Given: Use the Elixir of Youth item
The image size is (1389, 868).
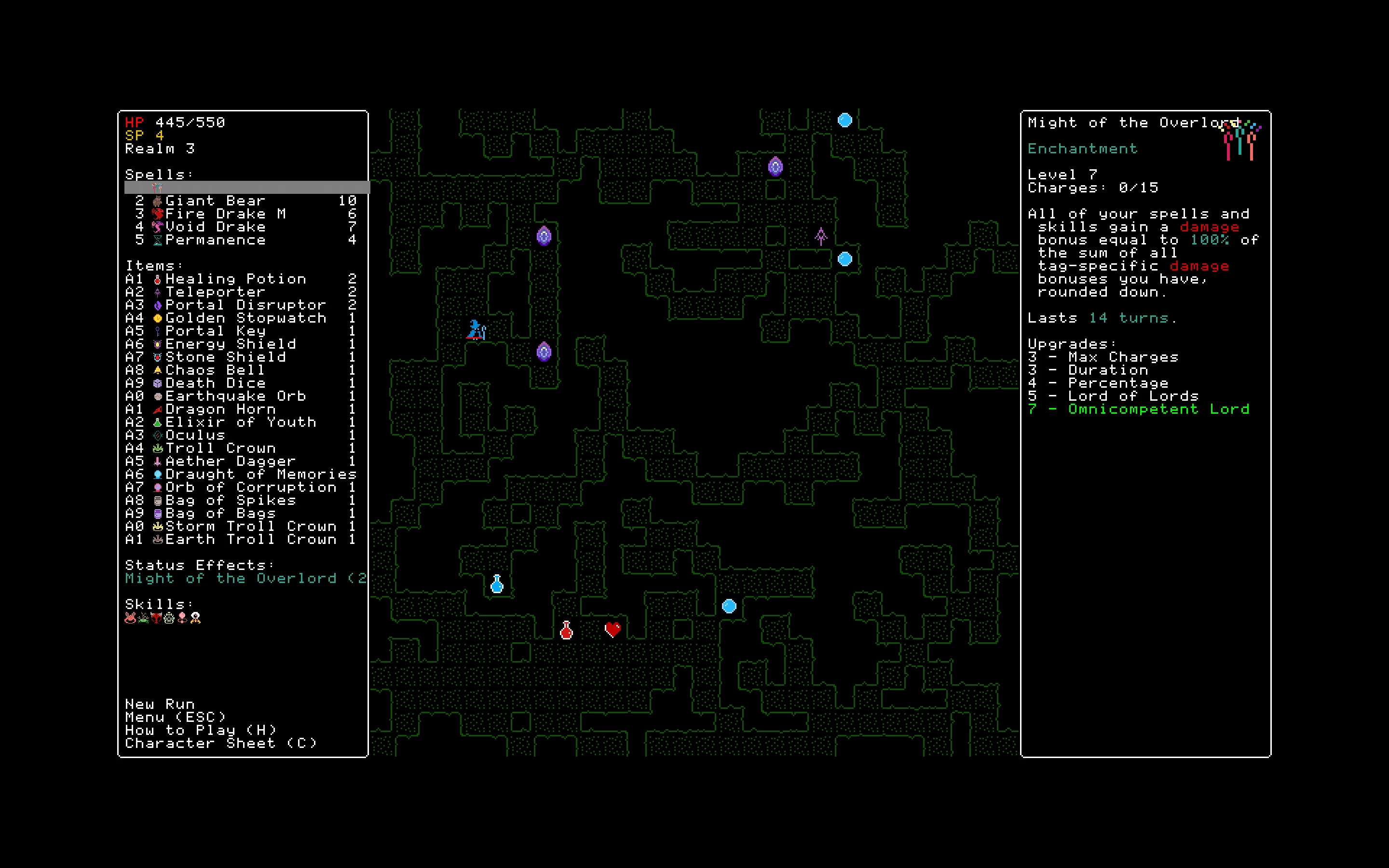Looking at the screenshot, I should pyautogui.click(x=241, y=422).
